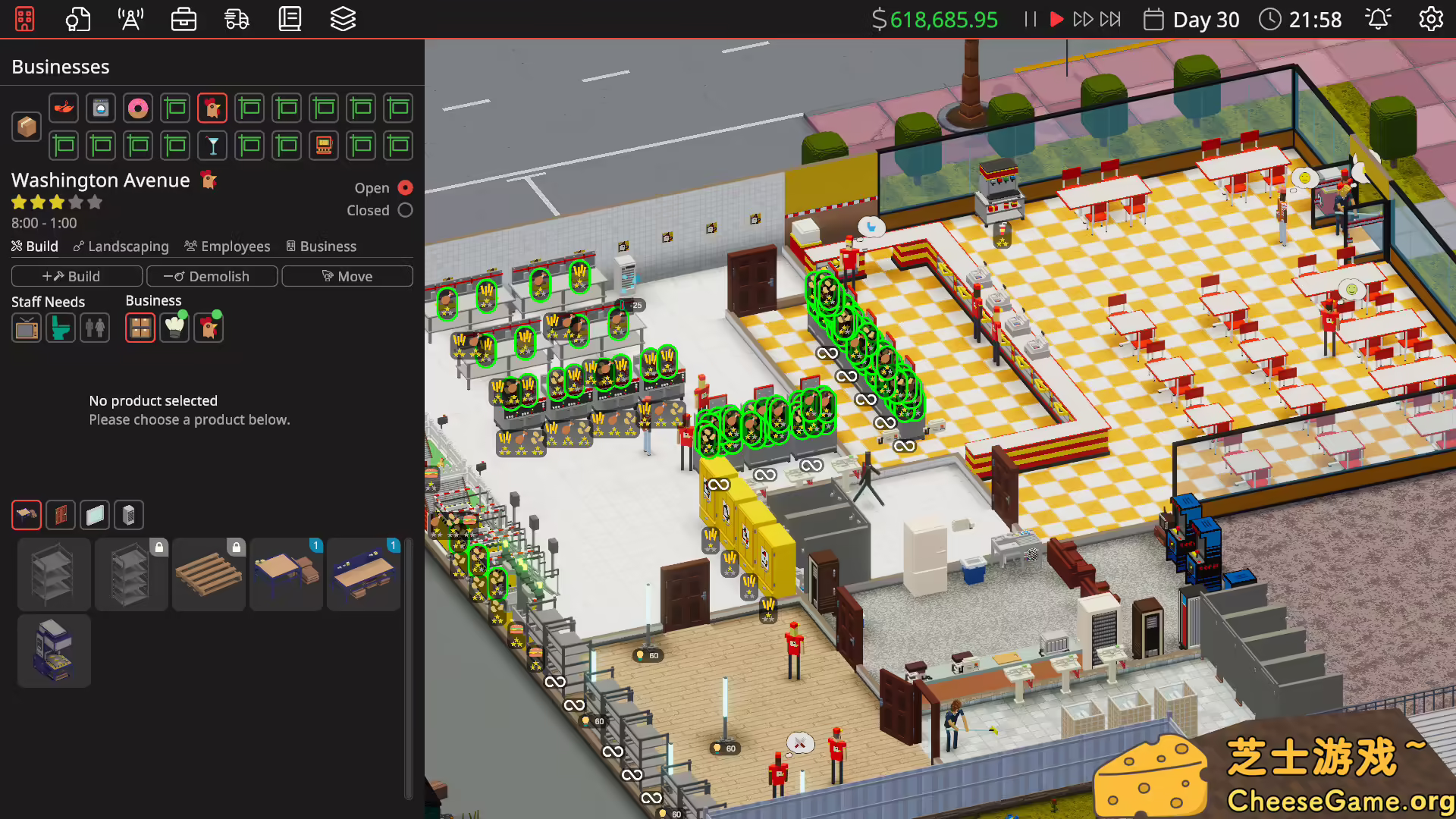Screen dimensions: 1456x819
Task: Open the cocktail bar business
Action: pos(212,146)
